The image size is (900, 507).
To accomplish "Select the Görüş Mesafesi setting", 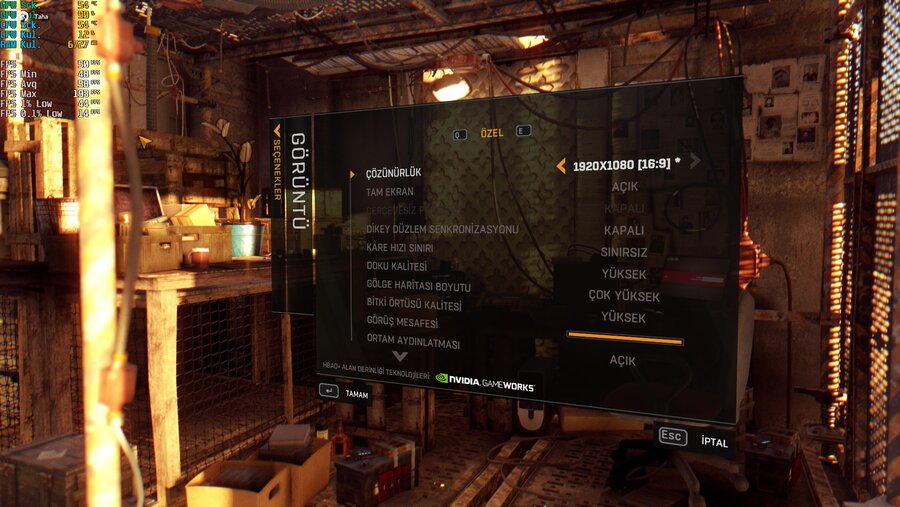I will tap(401, 324).
